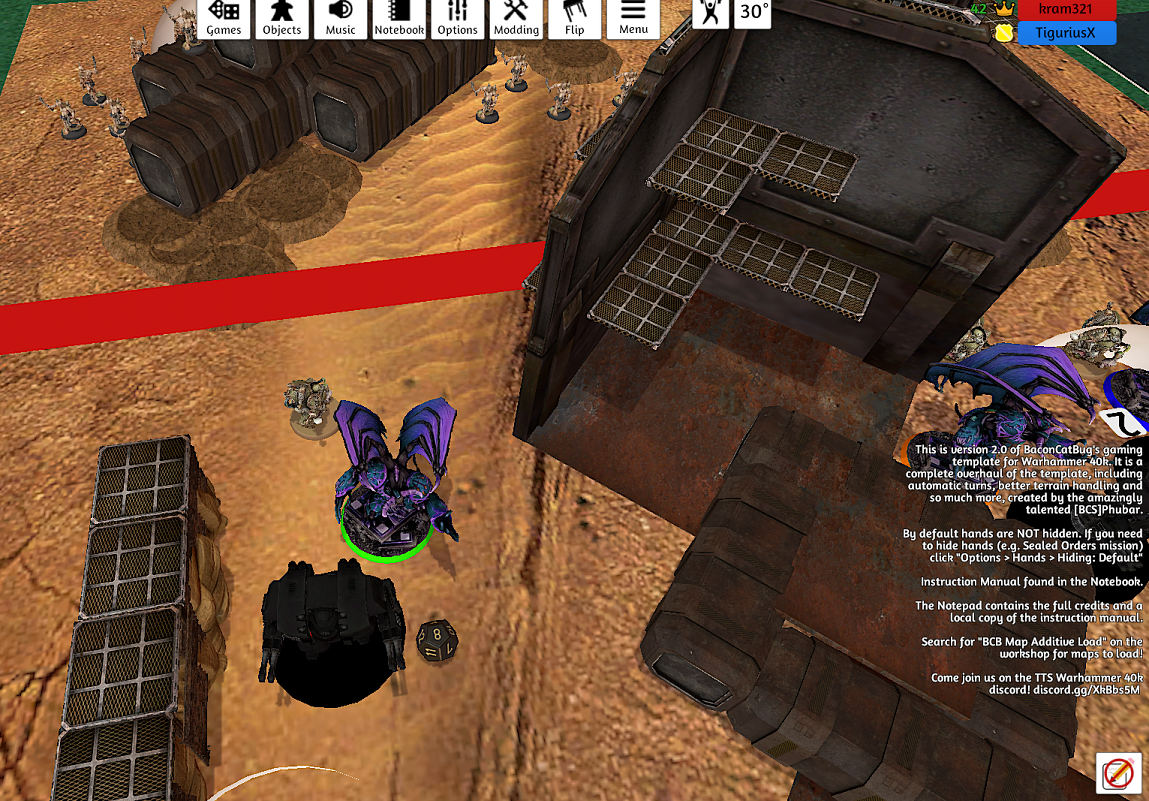
Task: Open the Music player
Action: pyautogui.click(x=340, y=18)
